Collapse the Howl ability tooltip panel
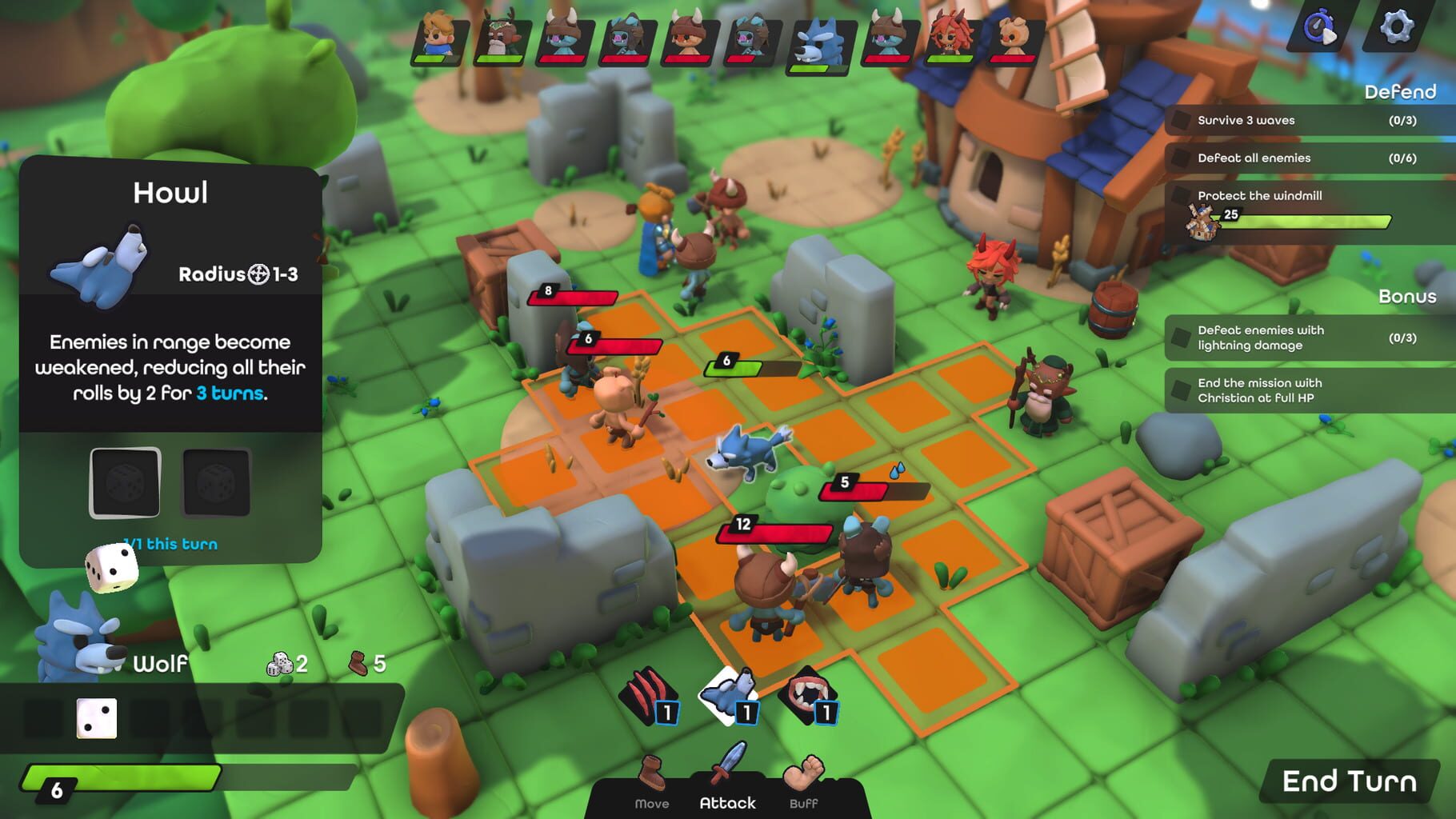 [171, 192]
